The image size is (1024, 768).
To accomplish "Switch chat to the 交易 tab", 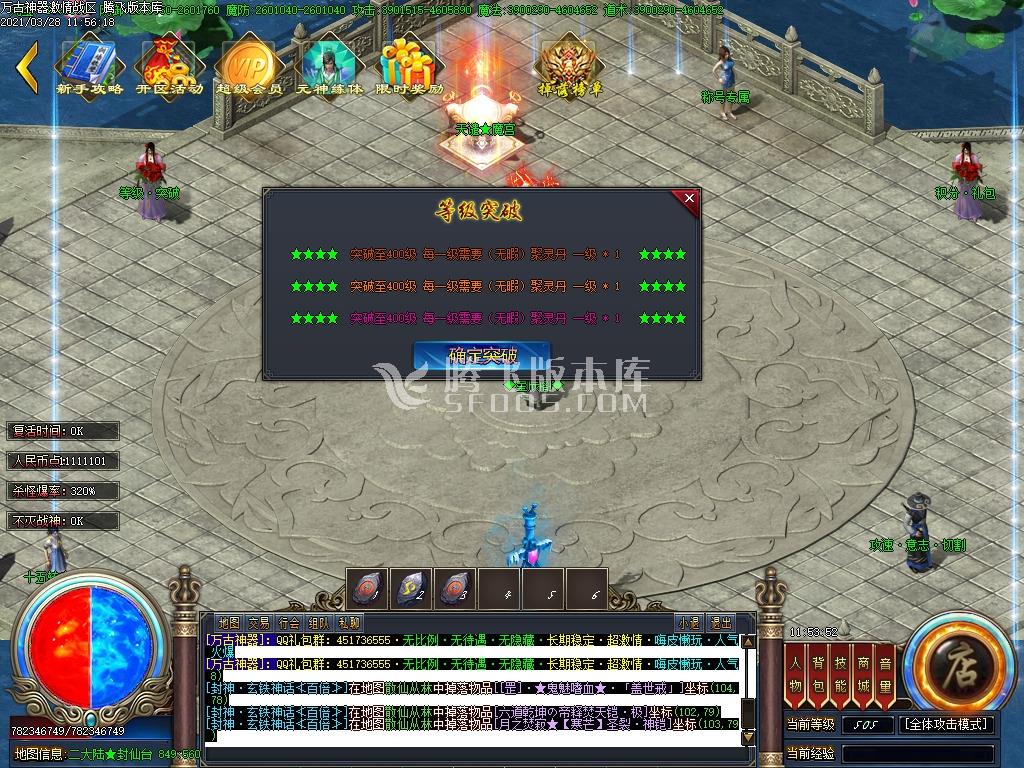I will point(259,623).
